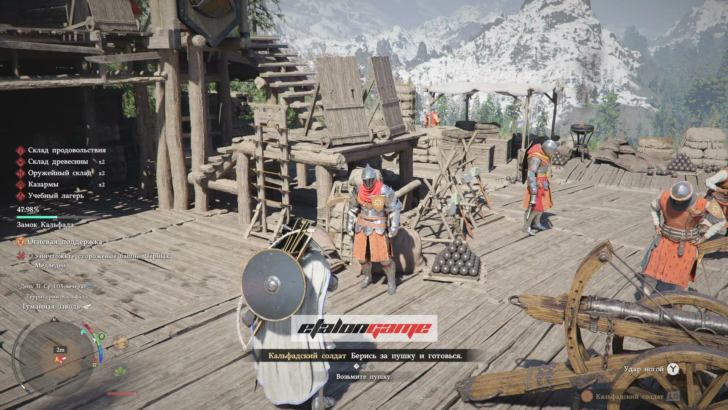728x410 pixels.
Task: Choose the Оружейный склад objective entry
Action: click(x=58, y=173)
